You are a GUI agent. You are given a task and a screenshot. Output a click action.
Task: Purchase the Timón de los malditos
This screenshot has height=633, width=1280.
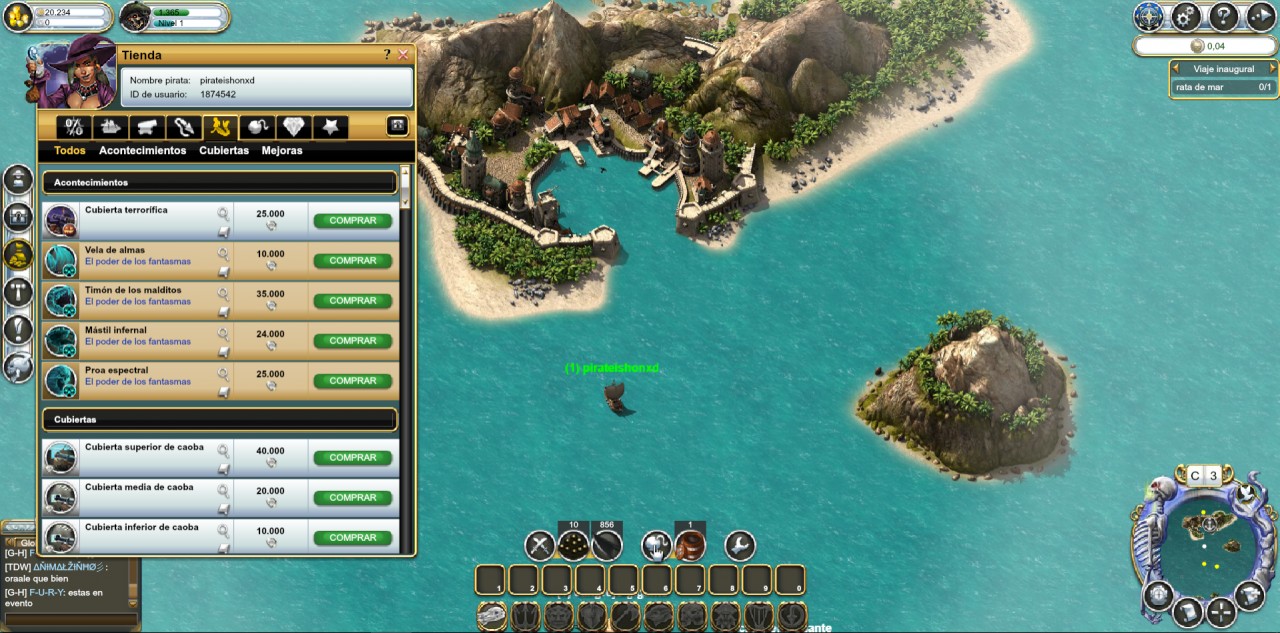352,300
